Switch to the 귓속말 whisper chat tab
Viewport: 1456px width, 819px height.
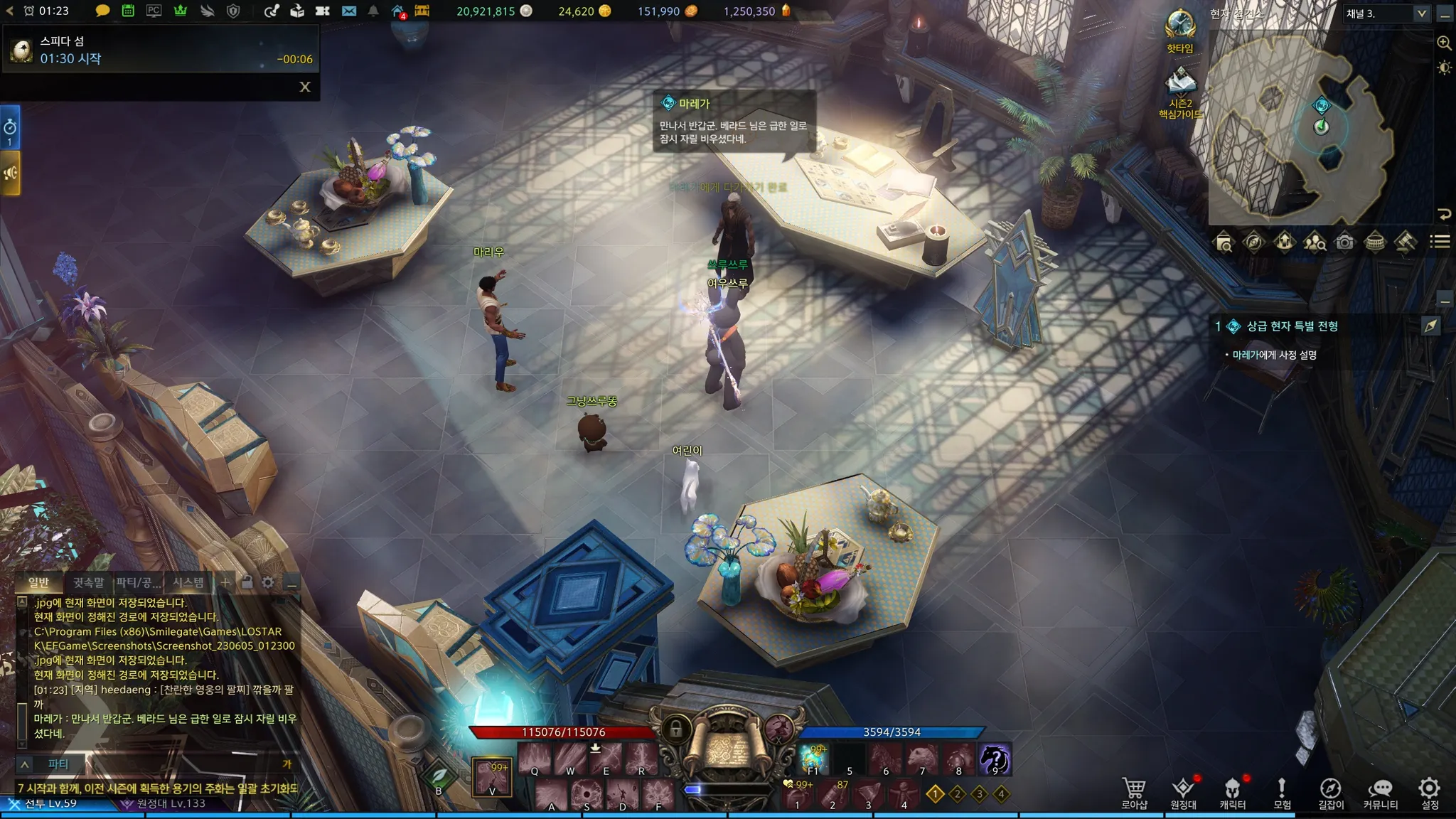(88, 583)
